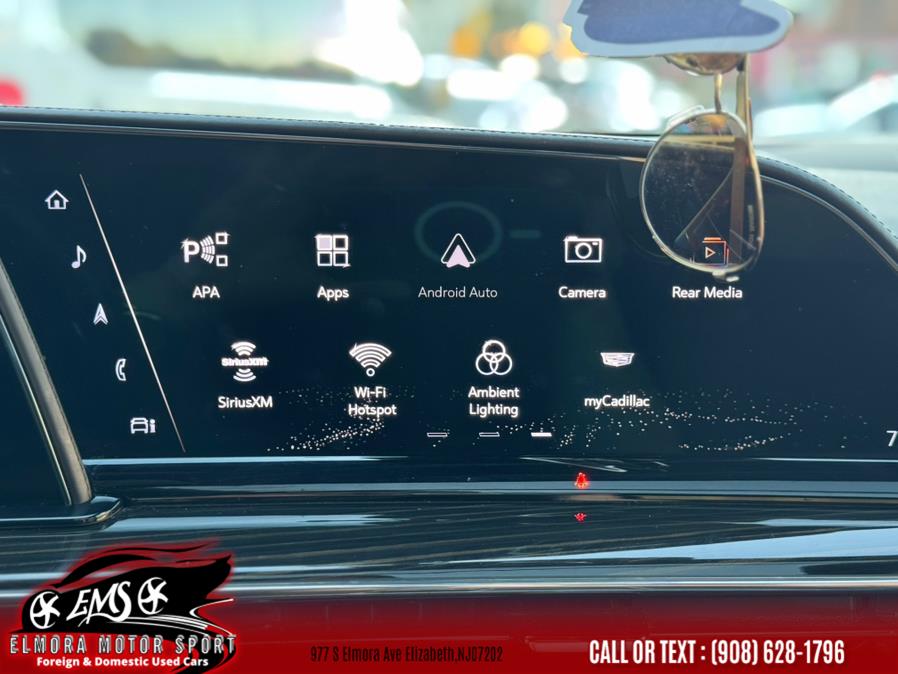
Task: Open the phone from the sidebar handset icon
Action: [x=121, y=369]
